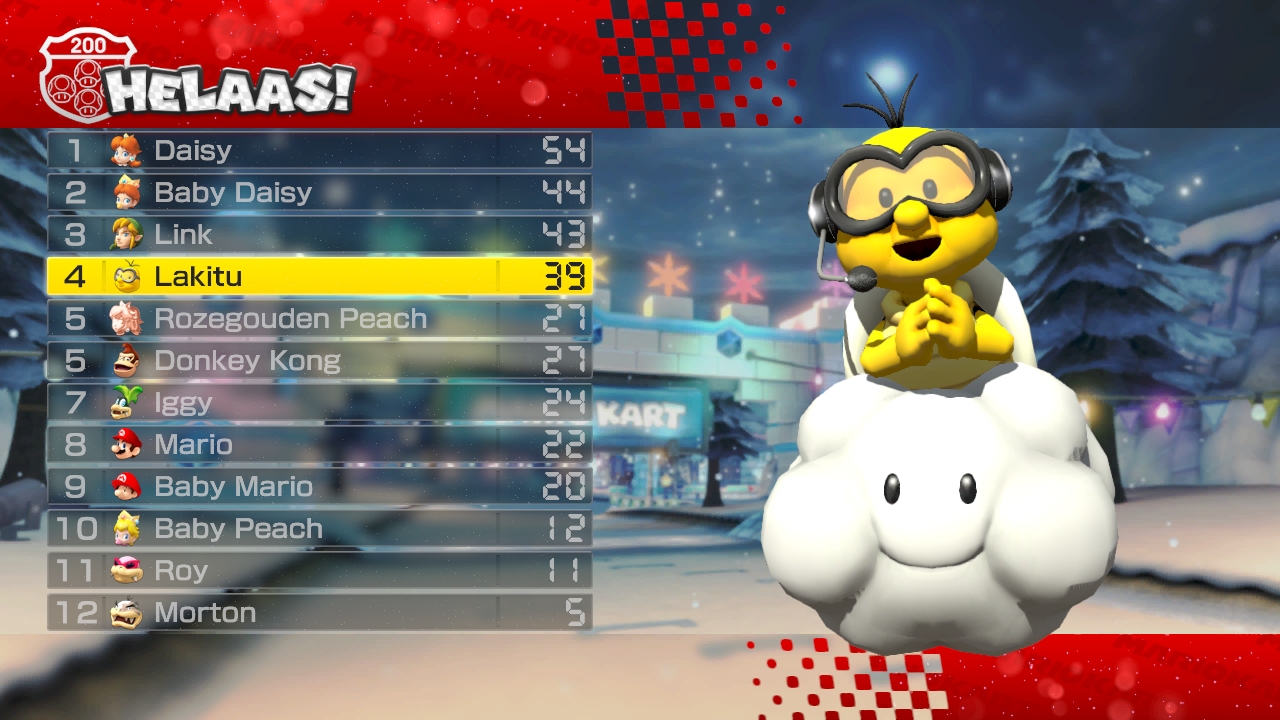Screen dimensions: 1280x720
Task: Choose the Mario row in standings
Action: click(x=320, y=444)
